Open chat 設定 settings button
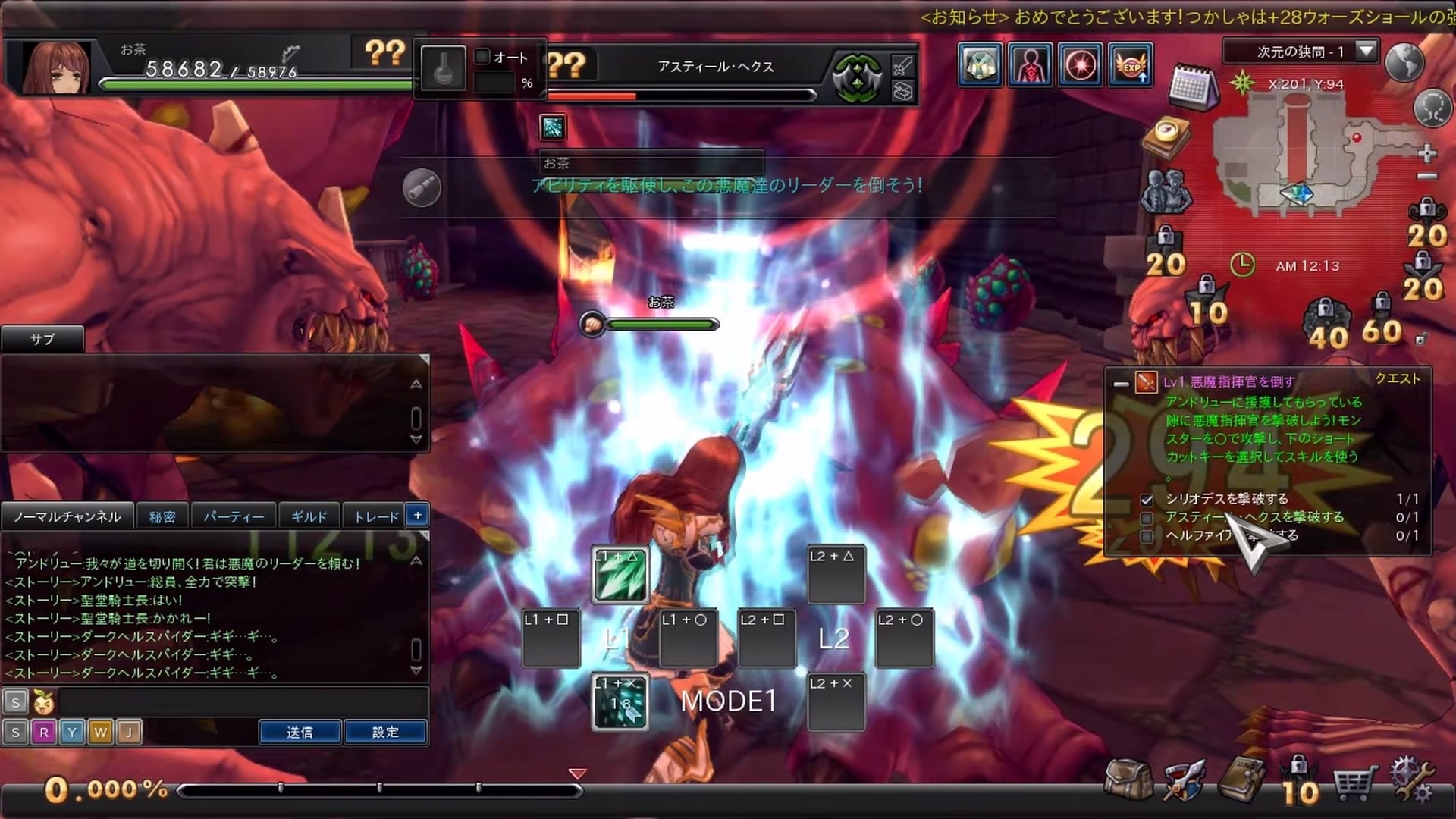Screen dimensions: 1456x819 pos(385,732)
